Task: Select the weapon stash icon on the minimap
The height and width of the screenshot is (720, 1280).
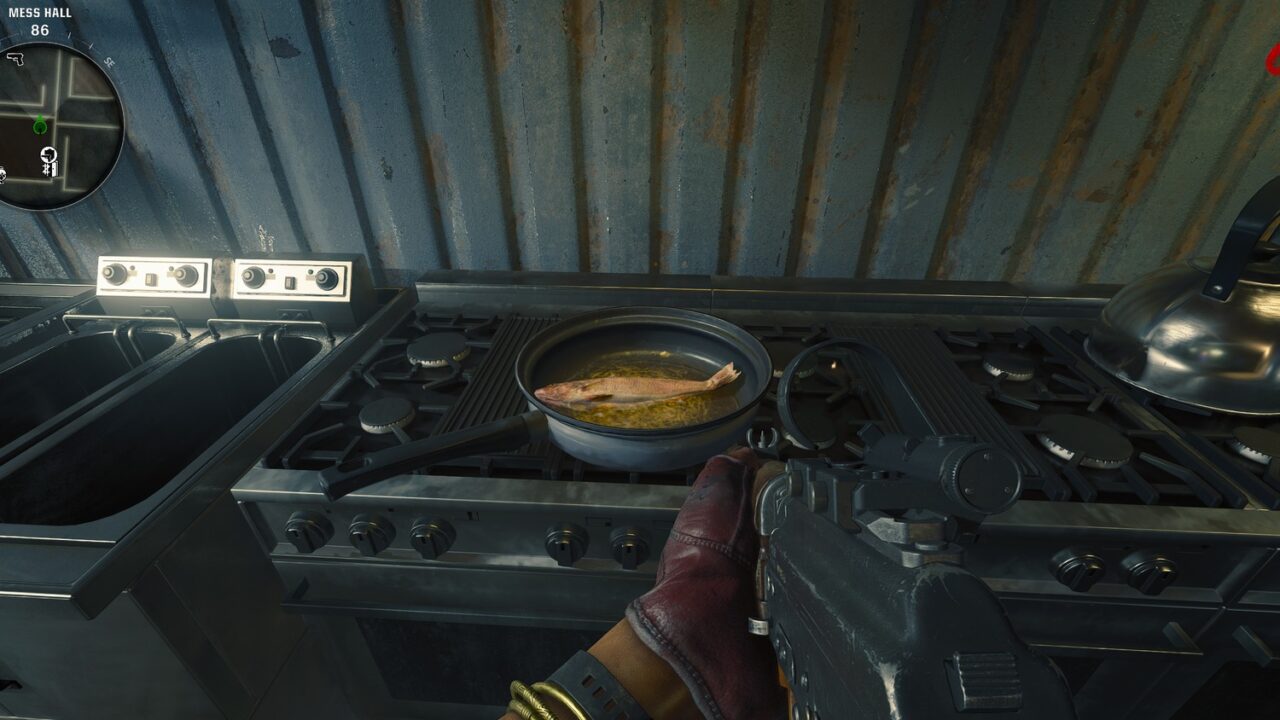Action: (x=48, y=155)
